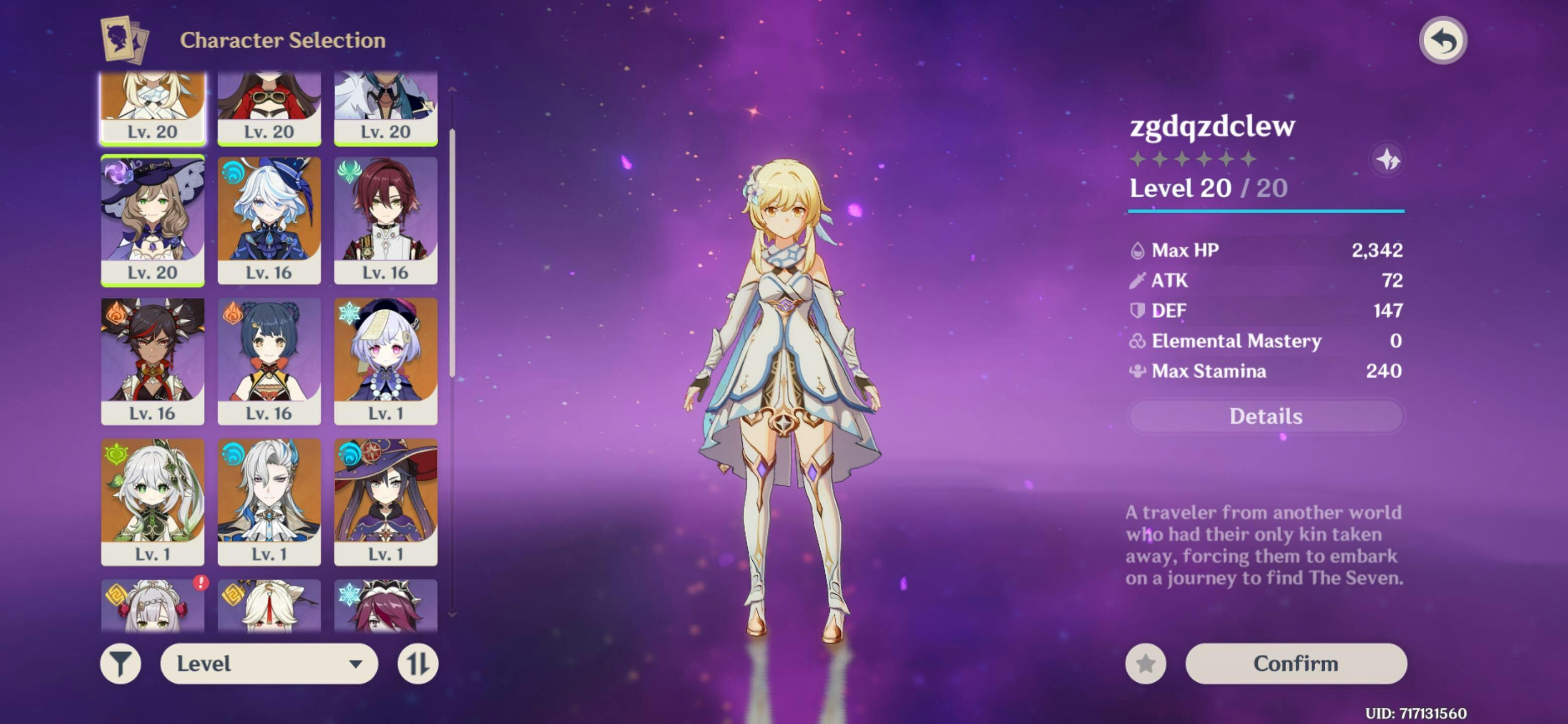Choose Noelle with the red alert badge
Viewport: 1568px width, 724px height.
152,606
